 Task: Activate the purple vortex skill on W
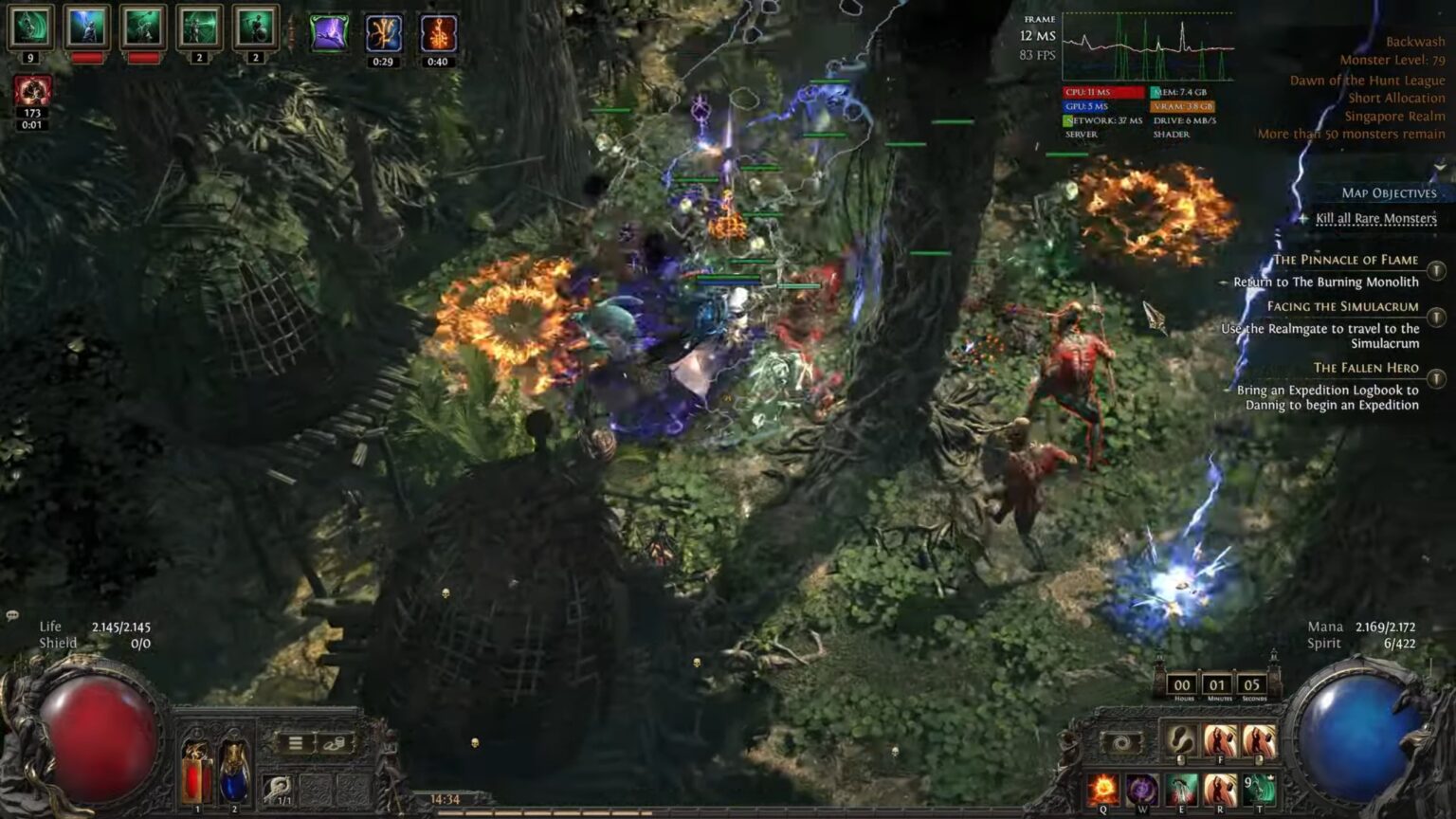tap(1143, 790)
